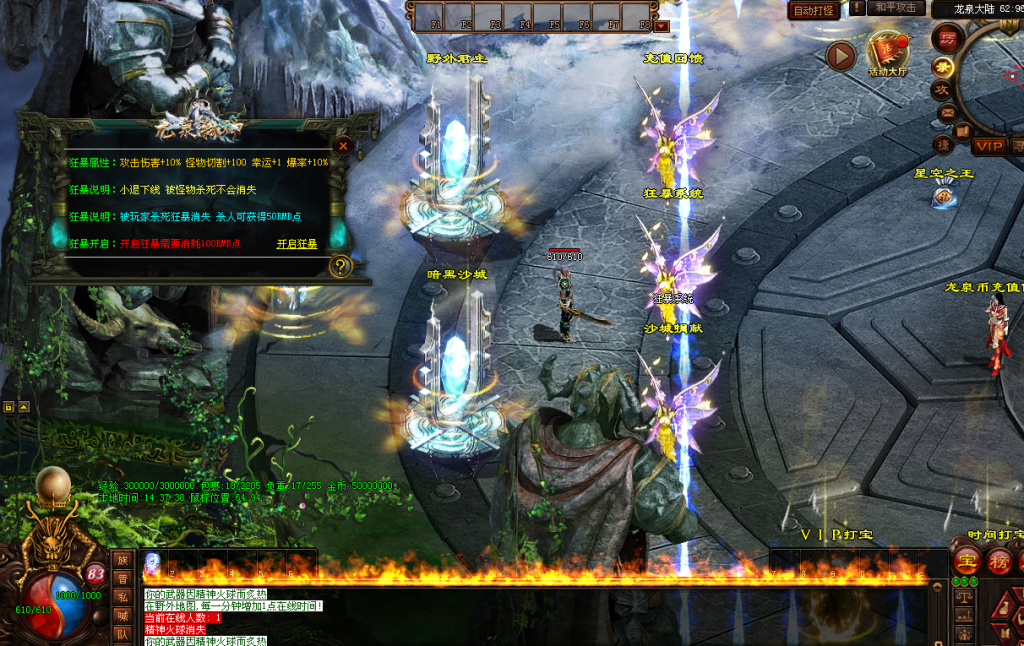Open the red 宝 treasure button
1024x646 pixels.
966,561
